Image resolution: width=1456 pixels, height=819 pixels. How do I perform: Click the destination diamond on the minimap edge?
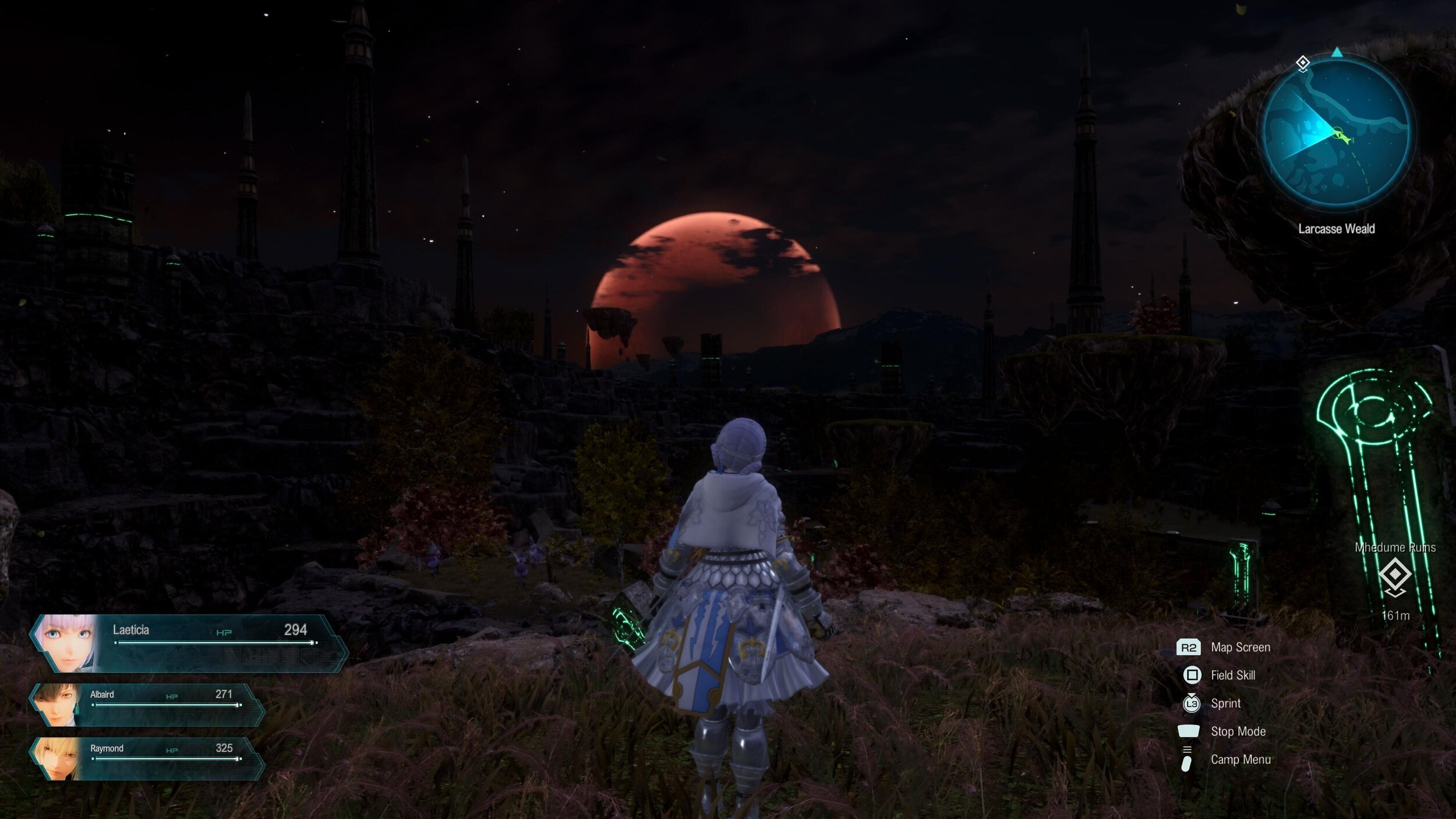pos(1303,63)
